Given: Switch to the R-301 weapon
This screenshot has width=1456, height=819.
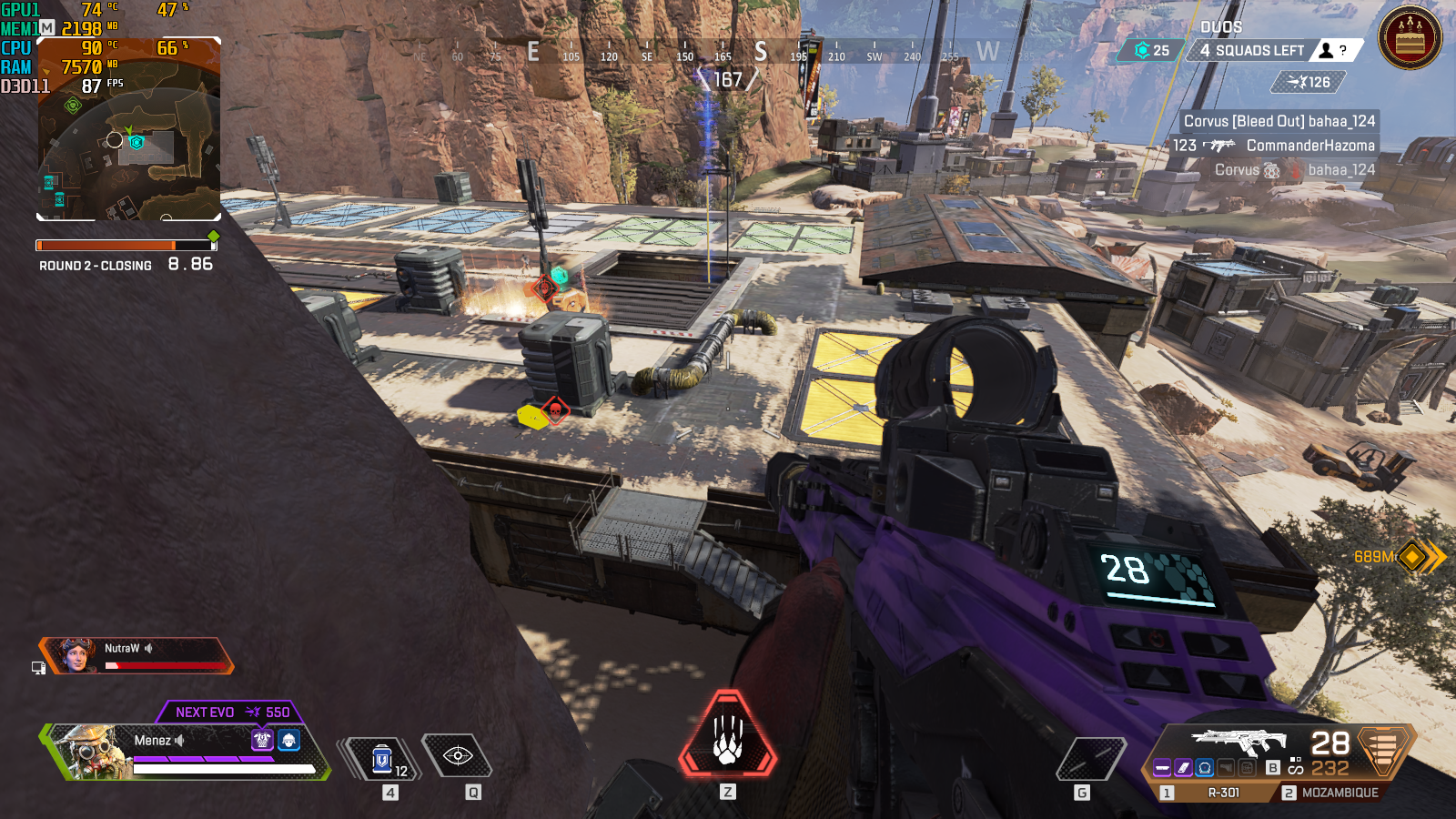Looking at the screenshot, I should [1223, 793].
